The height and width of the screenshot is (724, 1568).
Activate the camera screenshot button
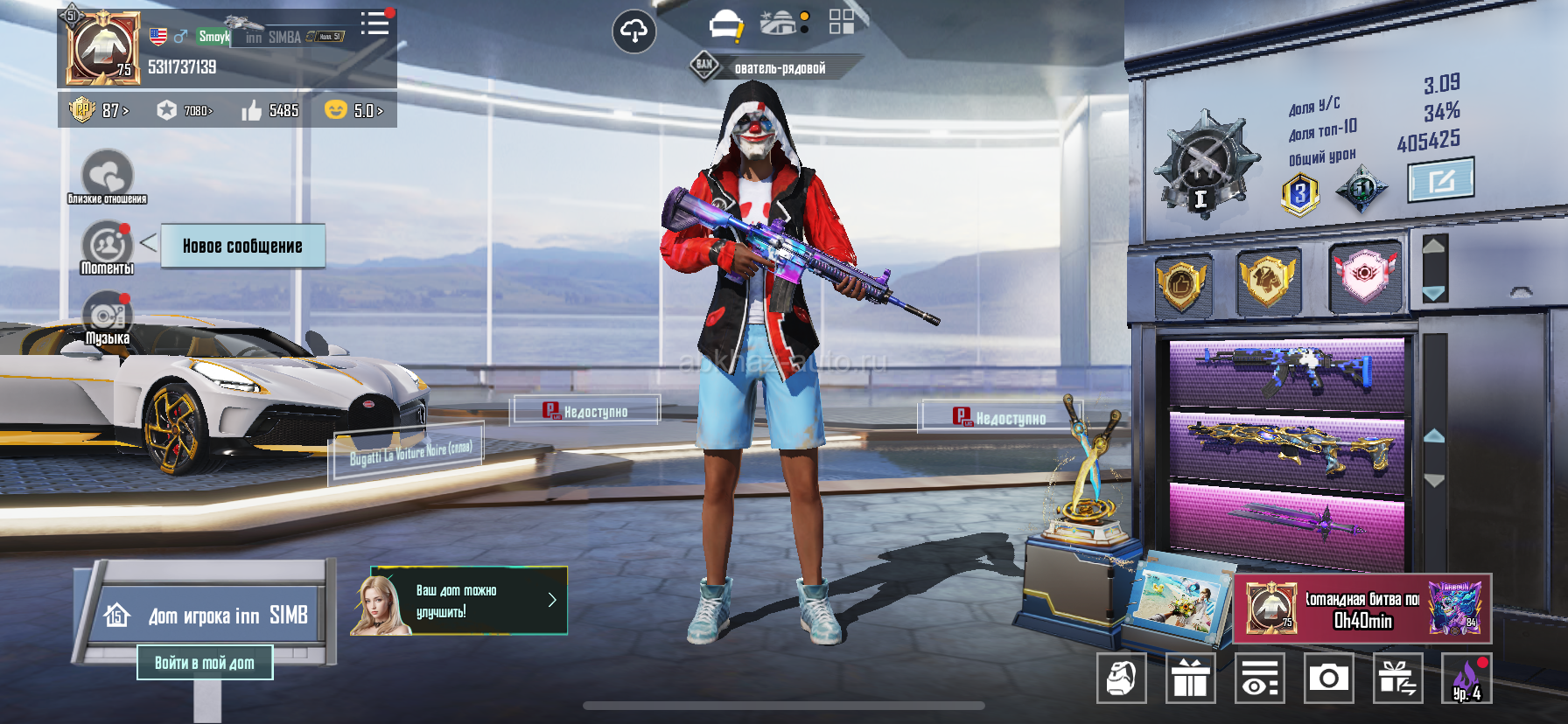[1328, 678]
